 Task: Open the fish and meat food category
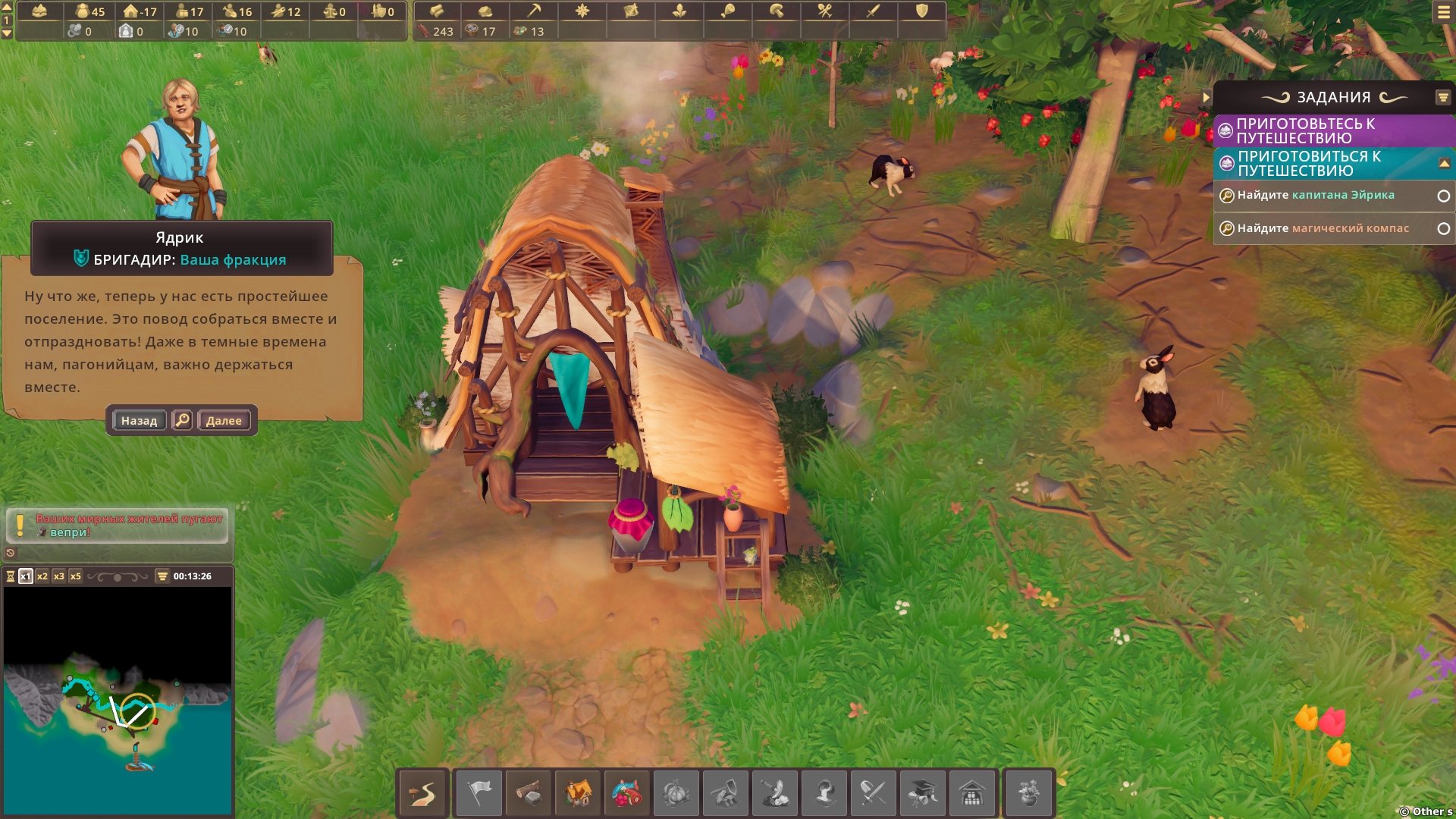(627, 793)
